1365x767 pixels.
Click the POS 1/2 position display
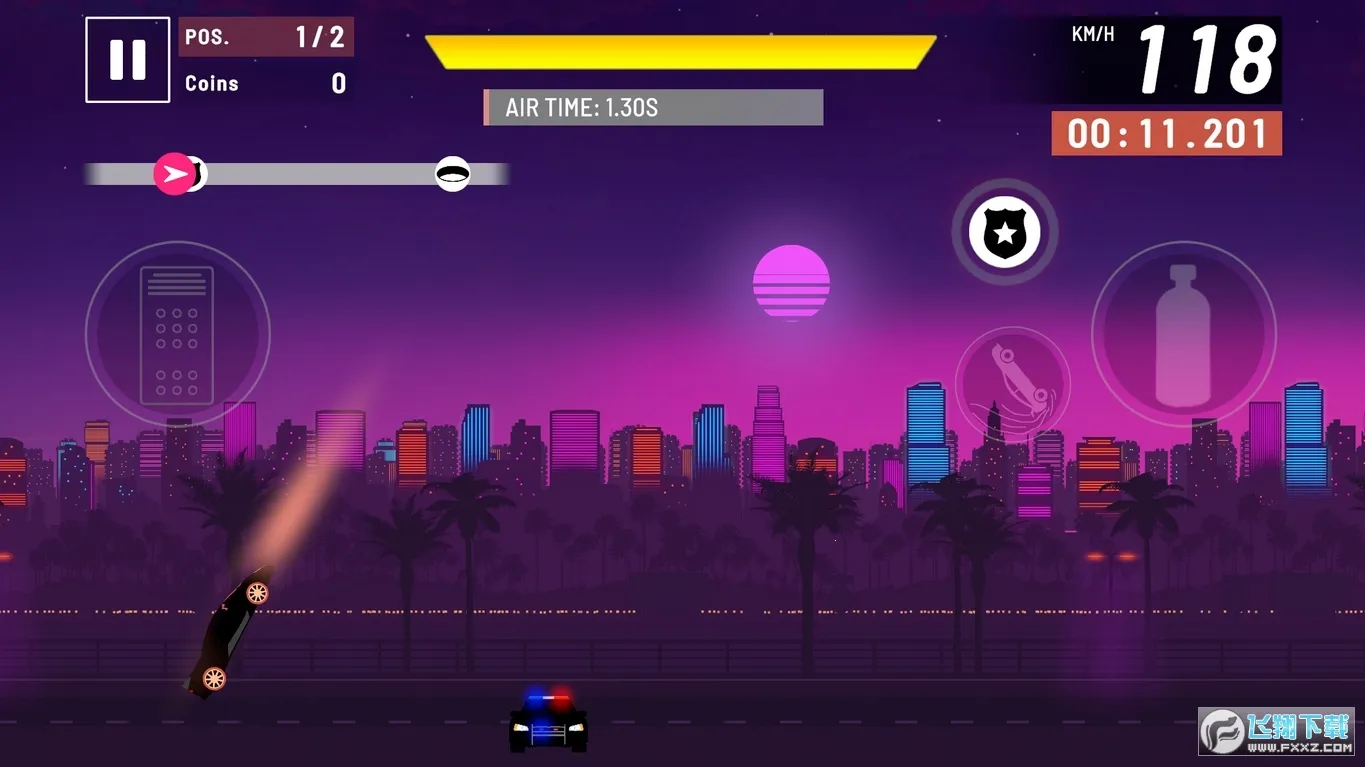pos(265,37)
